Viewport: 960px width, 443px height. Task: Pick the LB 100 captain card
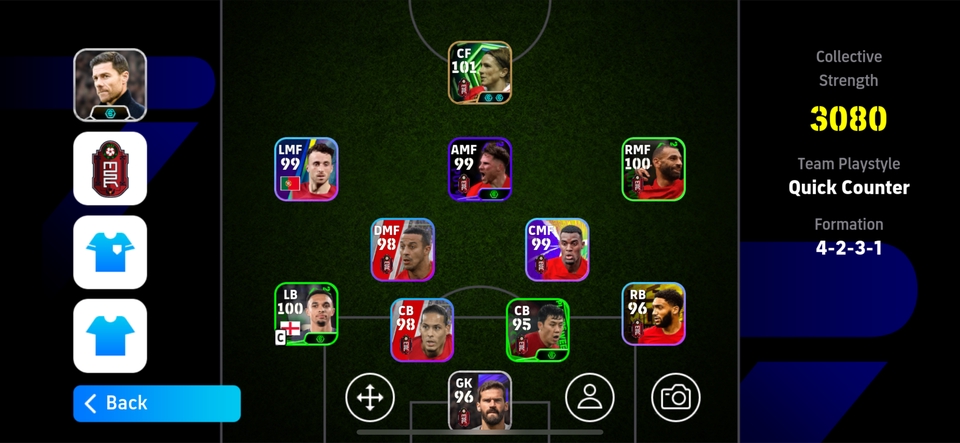coord(306,314)
